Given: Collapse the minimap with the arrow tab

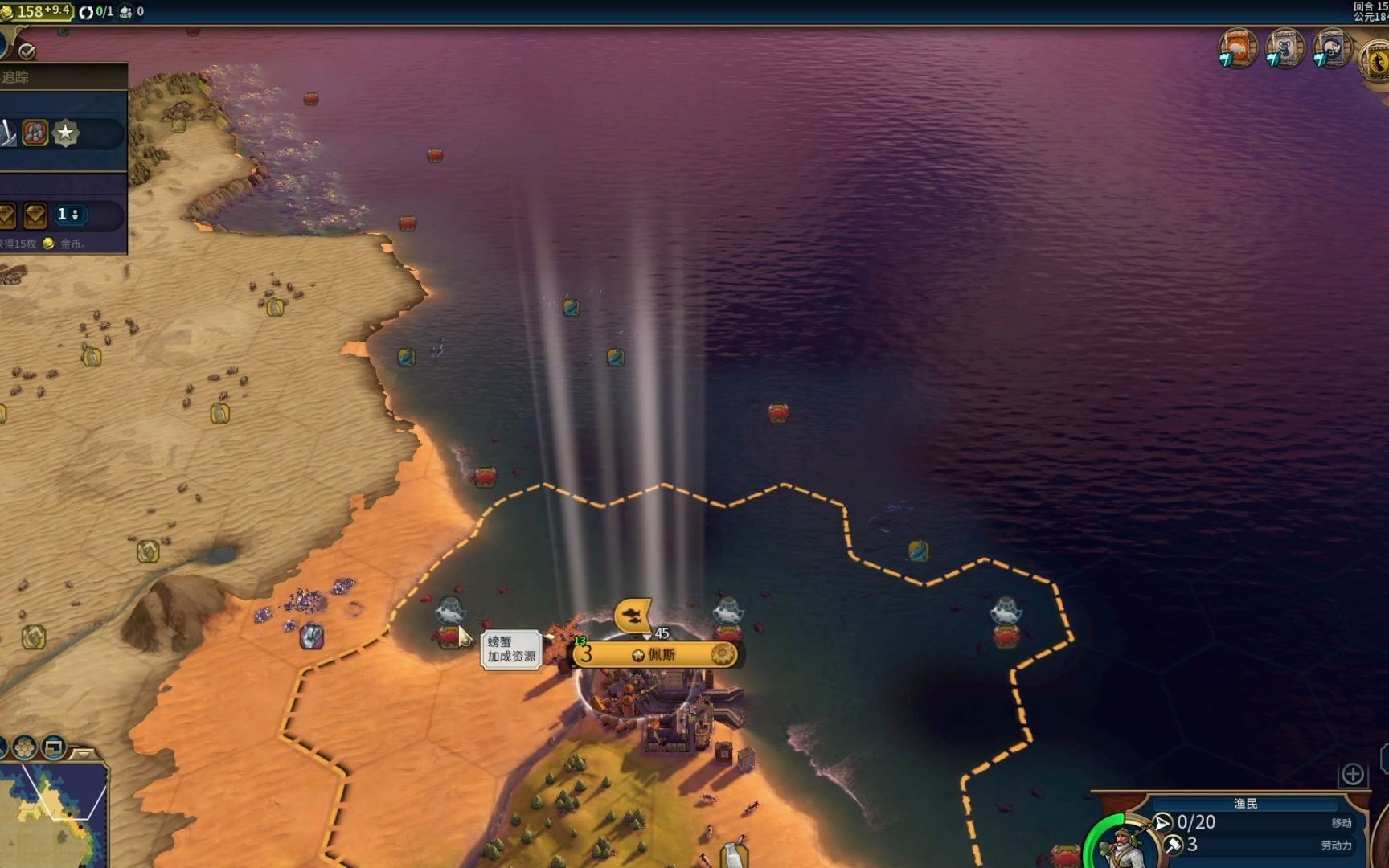Looking at the screenshot, I should 83,754.
